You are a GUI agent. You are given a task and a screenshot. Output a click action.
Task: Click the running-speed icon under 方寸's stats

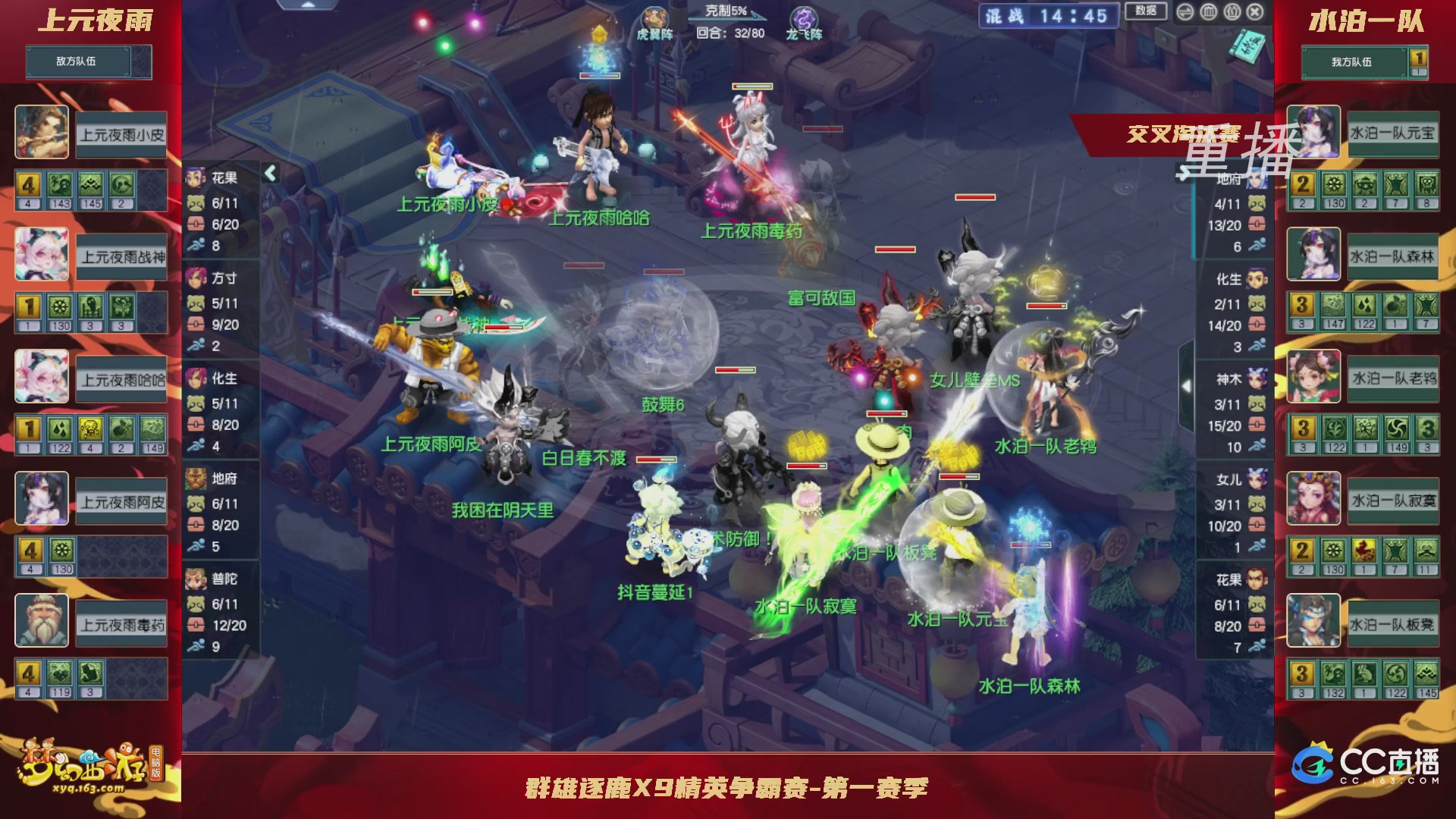click(197, 344)
